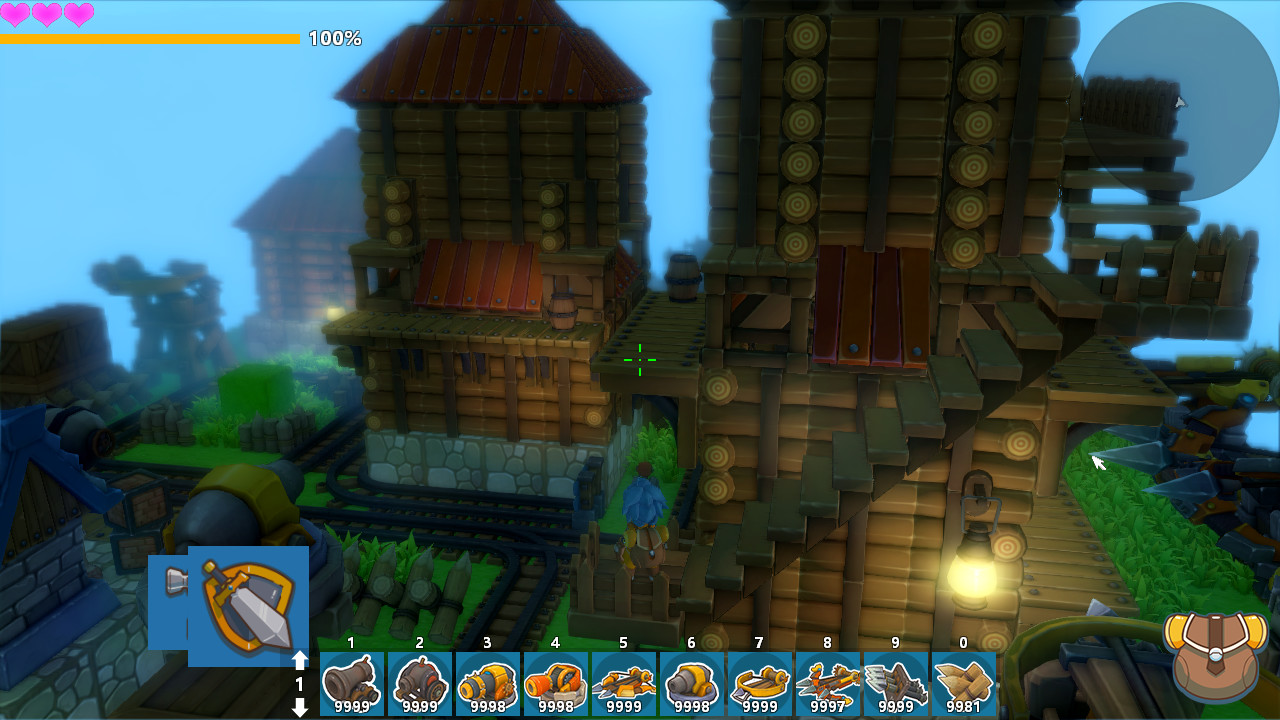Click the sword and shield mode icon
Screen dimensions: 1280x720
pyautogui.click(x=248, y=606)
